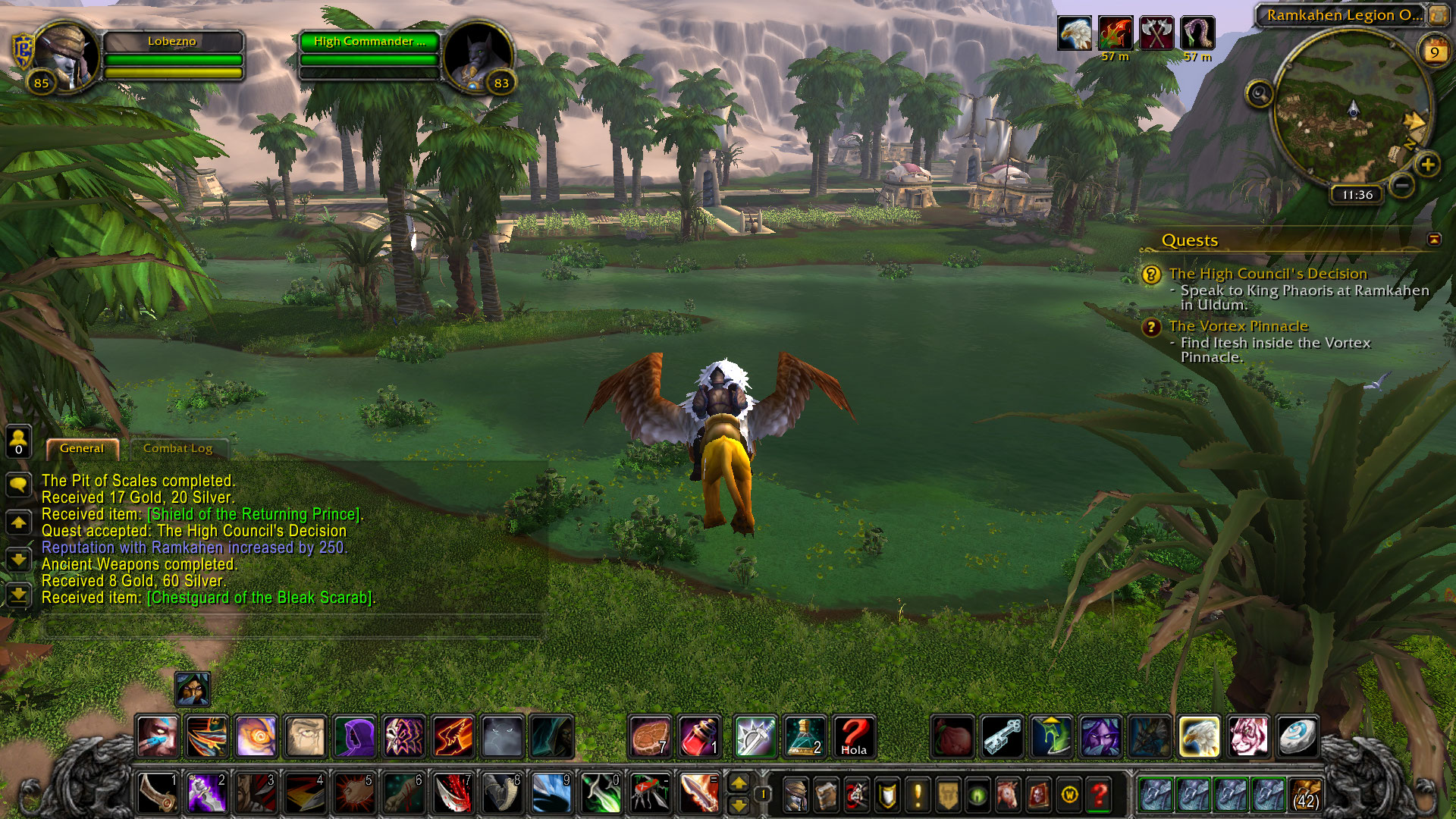Zoom in the minimap with plus button

tap(1427, 165)
